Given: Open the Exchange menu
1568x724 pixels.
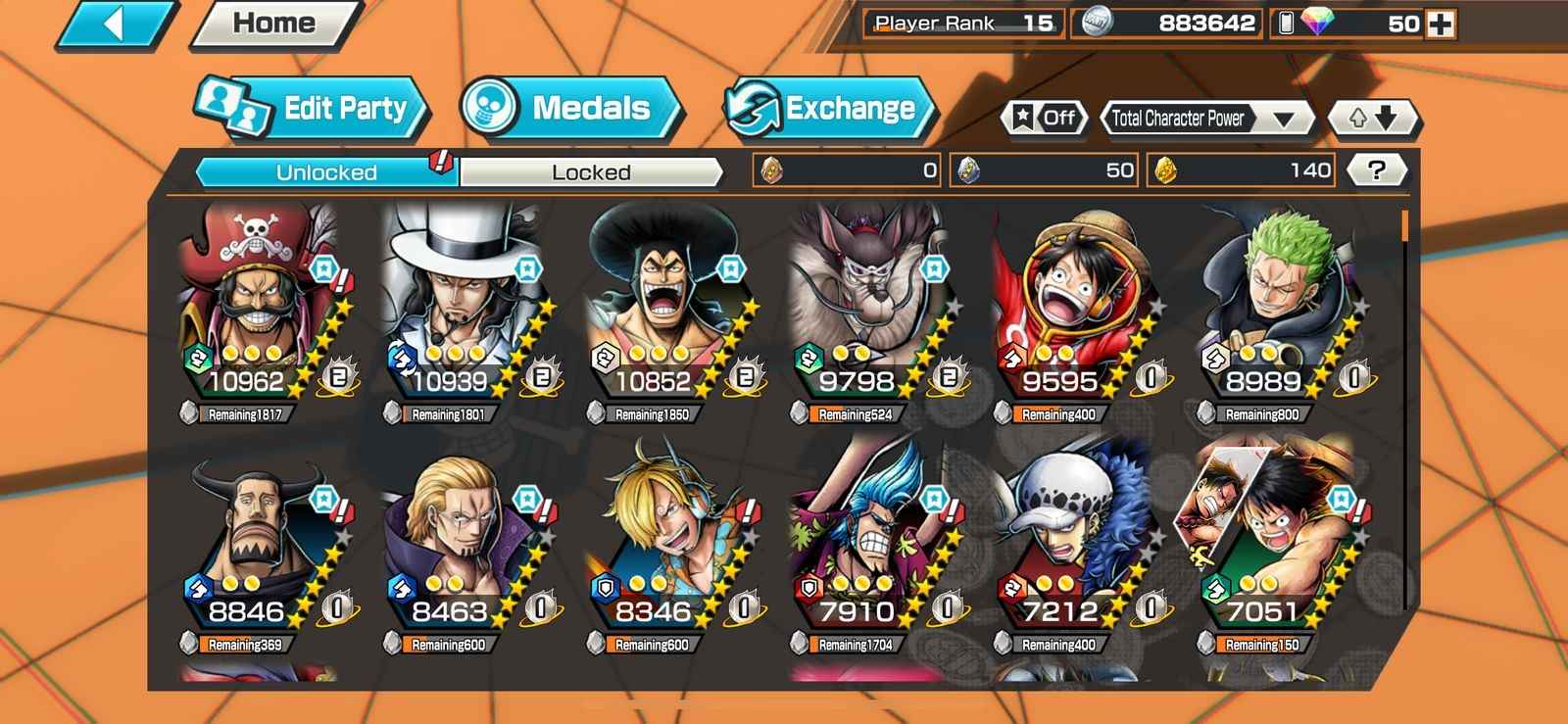Looking at the screenshot, I should [x=828, y=108].
